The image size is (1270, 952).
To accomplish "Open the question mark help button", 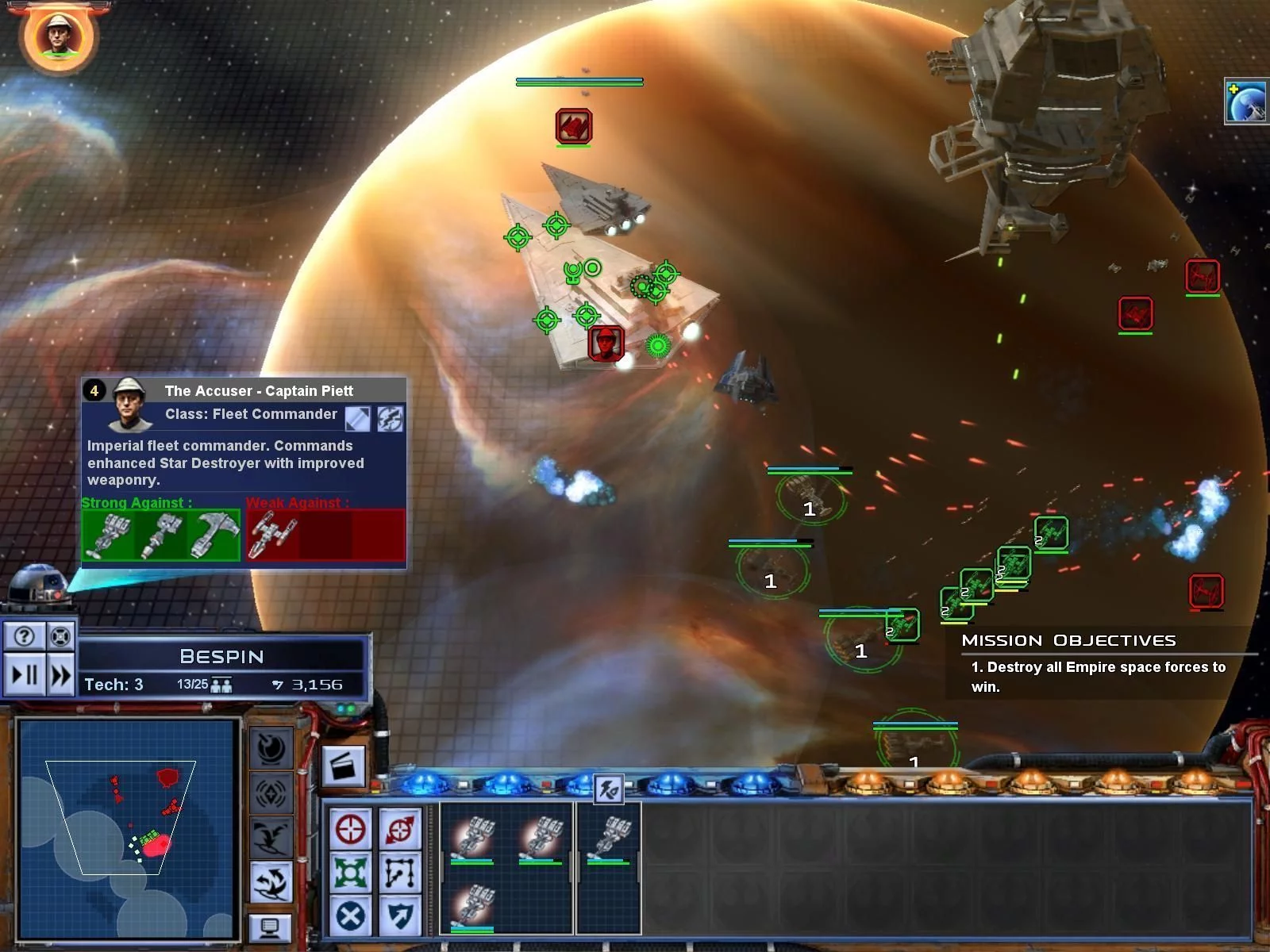I will (x=25, y=635).
